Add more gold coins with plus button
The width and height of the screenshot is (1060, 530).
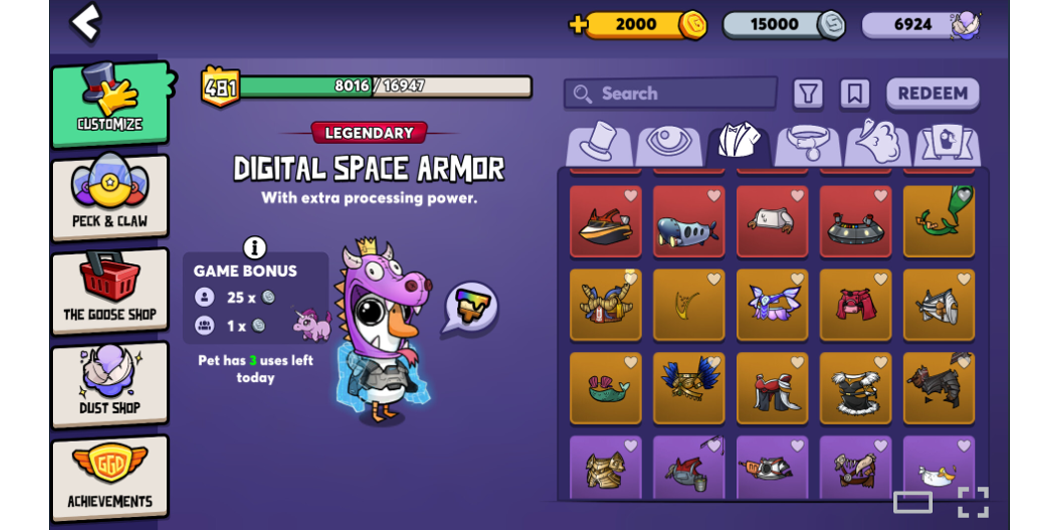point(578,25)
